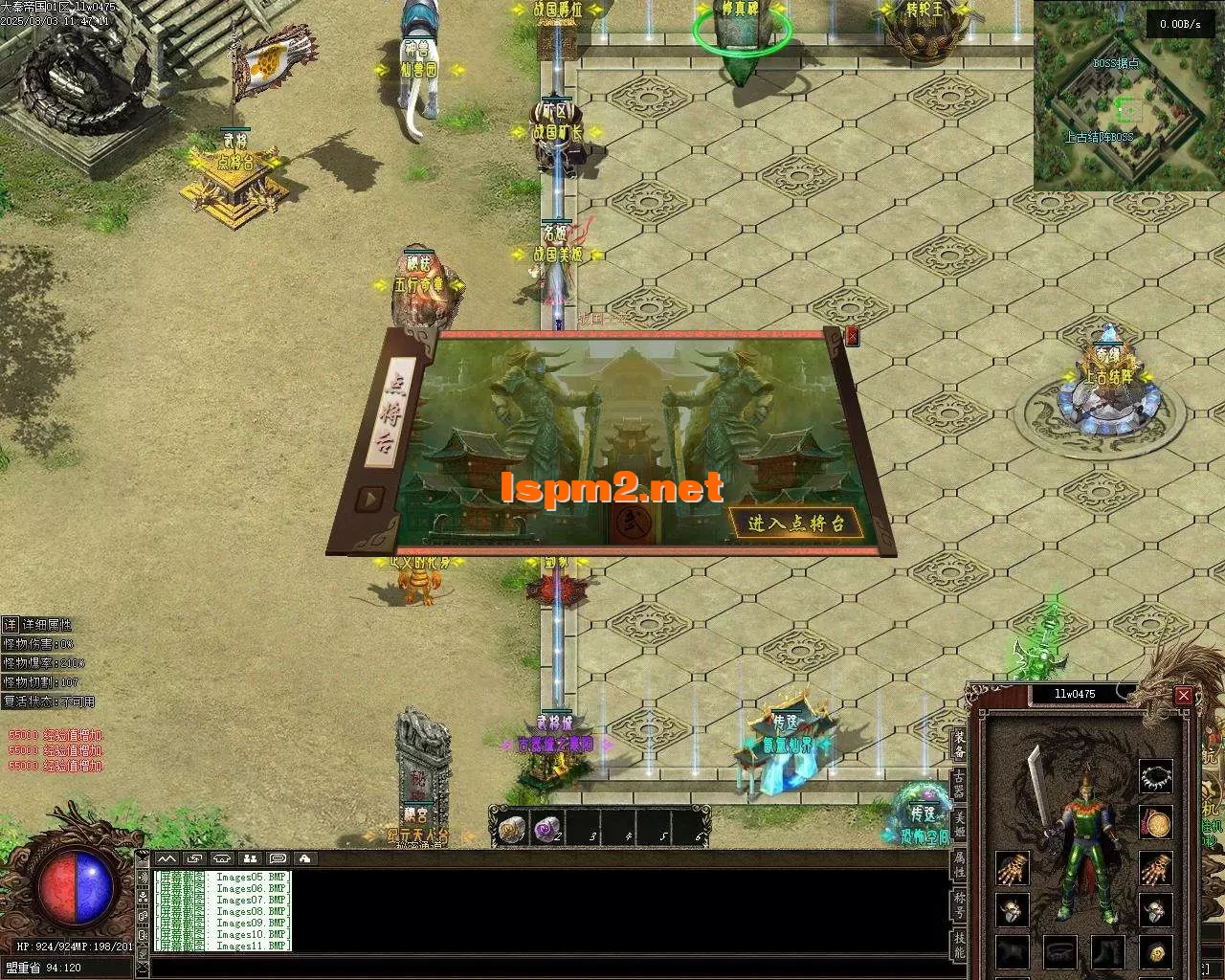Click the scroll item in hotbar slot 1

[x=514, y=828]
